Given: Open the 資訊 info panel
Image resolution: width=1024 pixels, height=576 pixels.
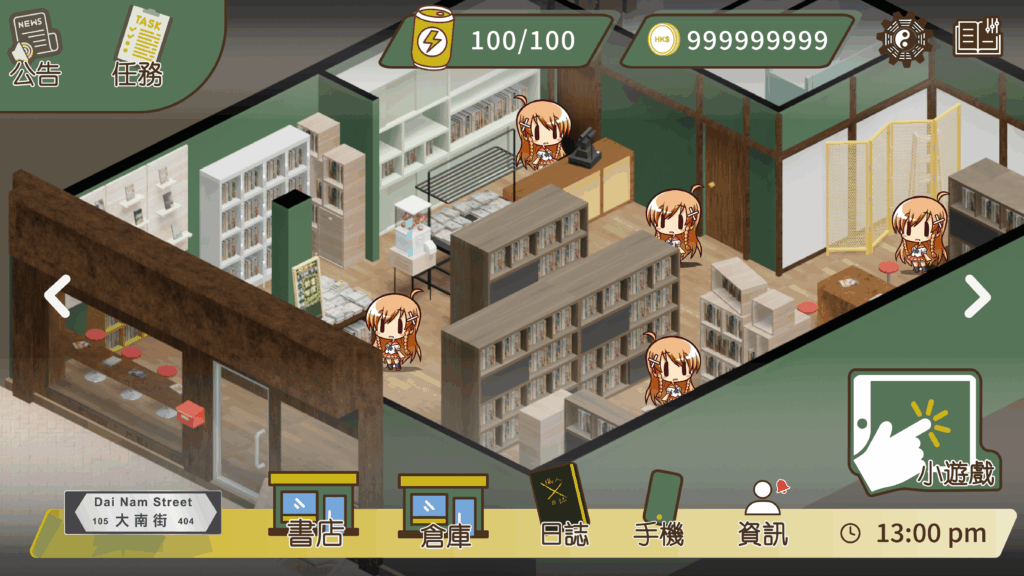Looking at the screenshot, I should 763,514.
